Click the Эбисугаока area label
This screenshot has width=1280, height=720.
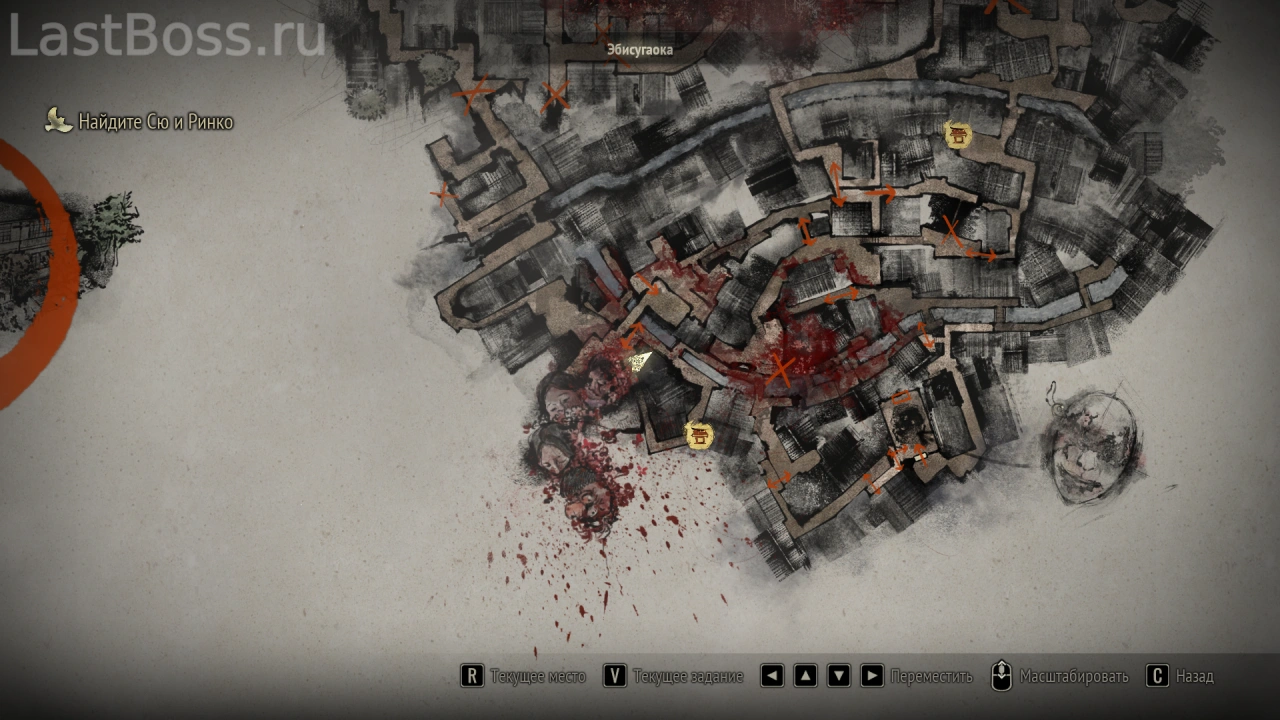point(639,48)
